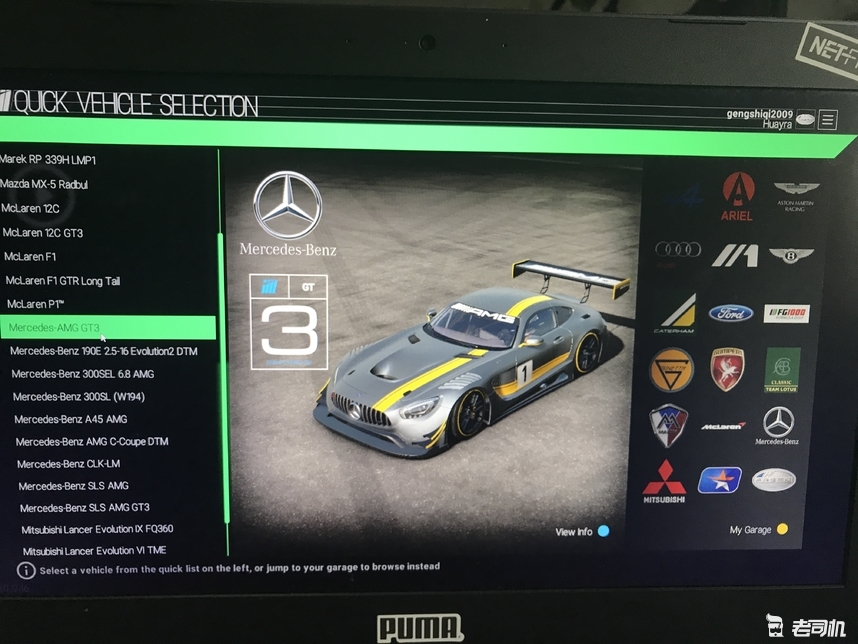Choose Mercedes-Benz CLK-LM
The width and height of the screenshot is (858, 644).
click(x=67, y=464)
